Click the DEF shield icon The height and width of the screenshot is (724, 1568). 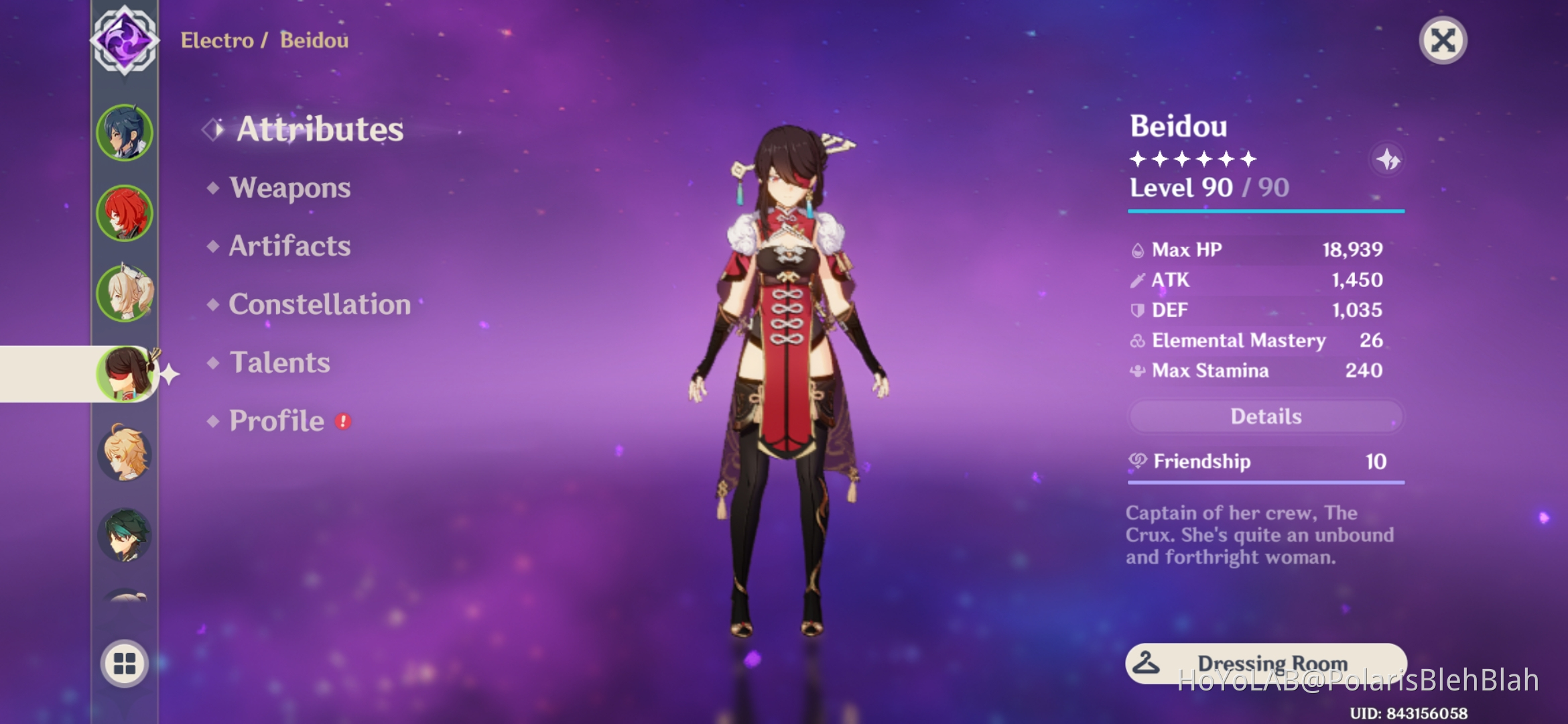(x=1138, y=310)
